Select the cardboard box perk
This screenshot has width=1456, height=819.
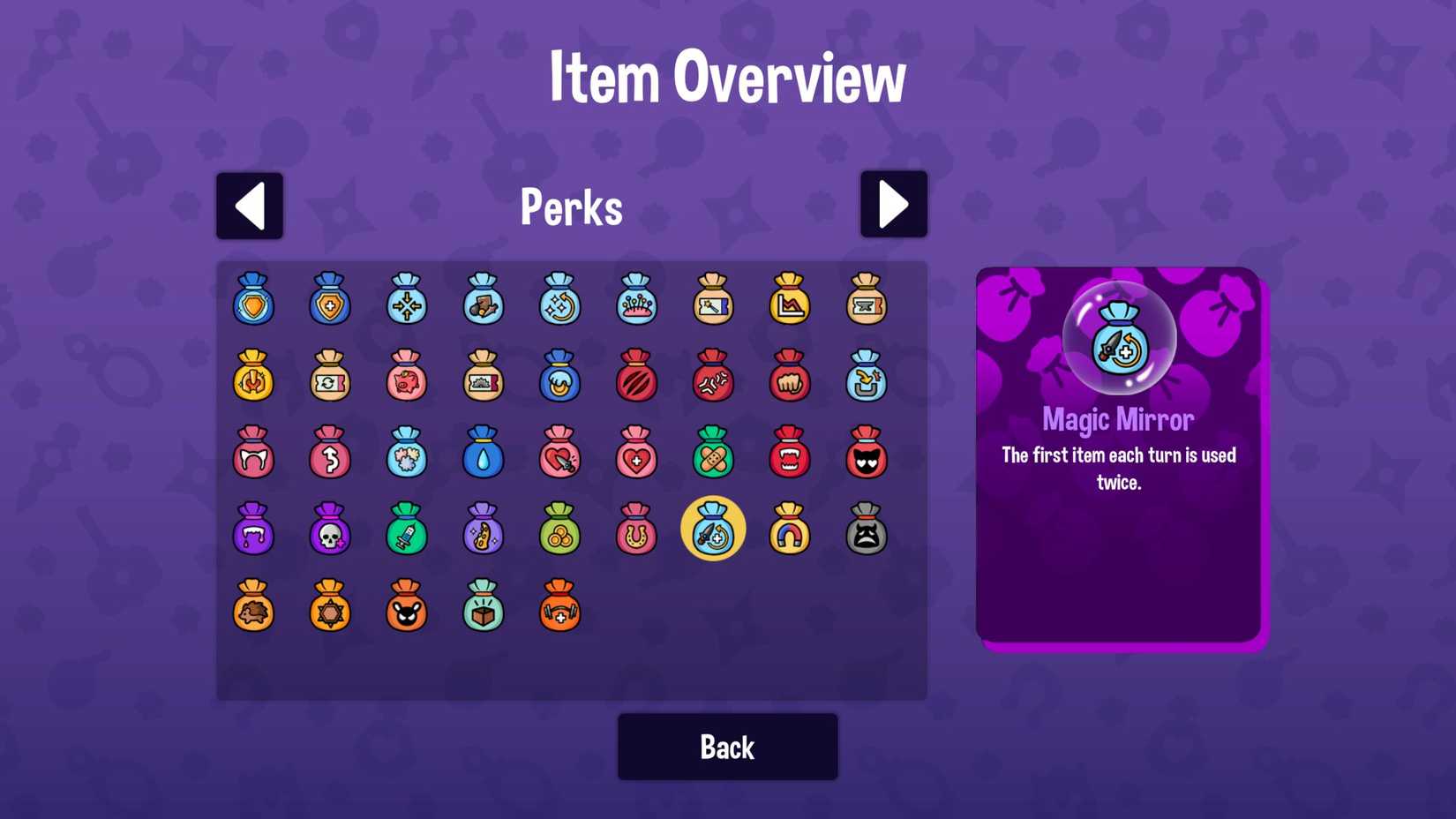coord(483,609)
